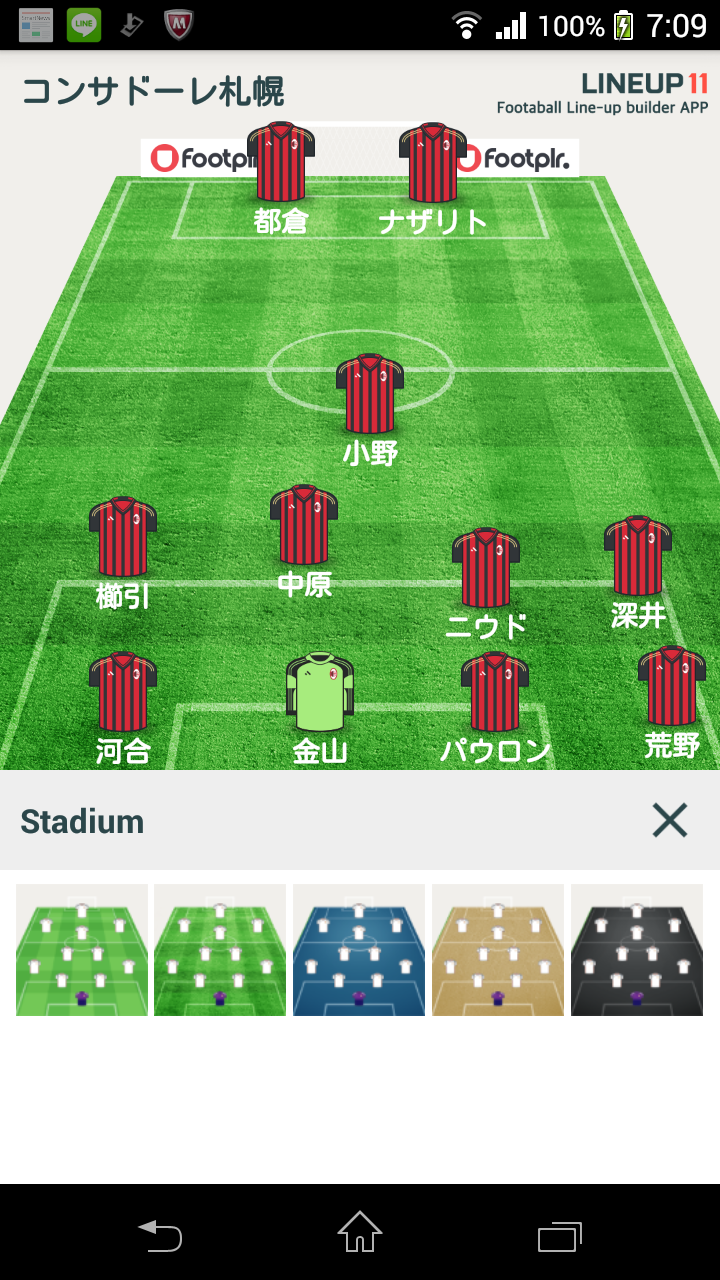Screen dimensions: 720x1280
Task: Choose the 河合 player jersey
Action: (x=123, y=692)
